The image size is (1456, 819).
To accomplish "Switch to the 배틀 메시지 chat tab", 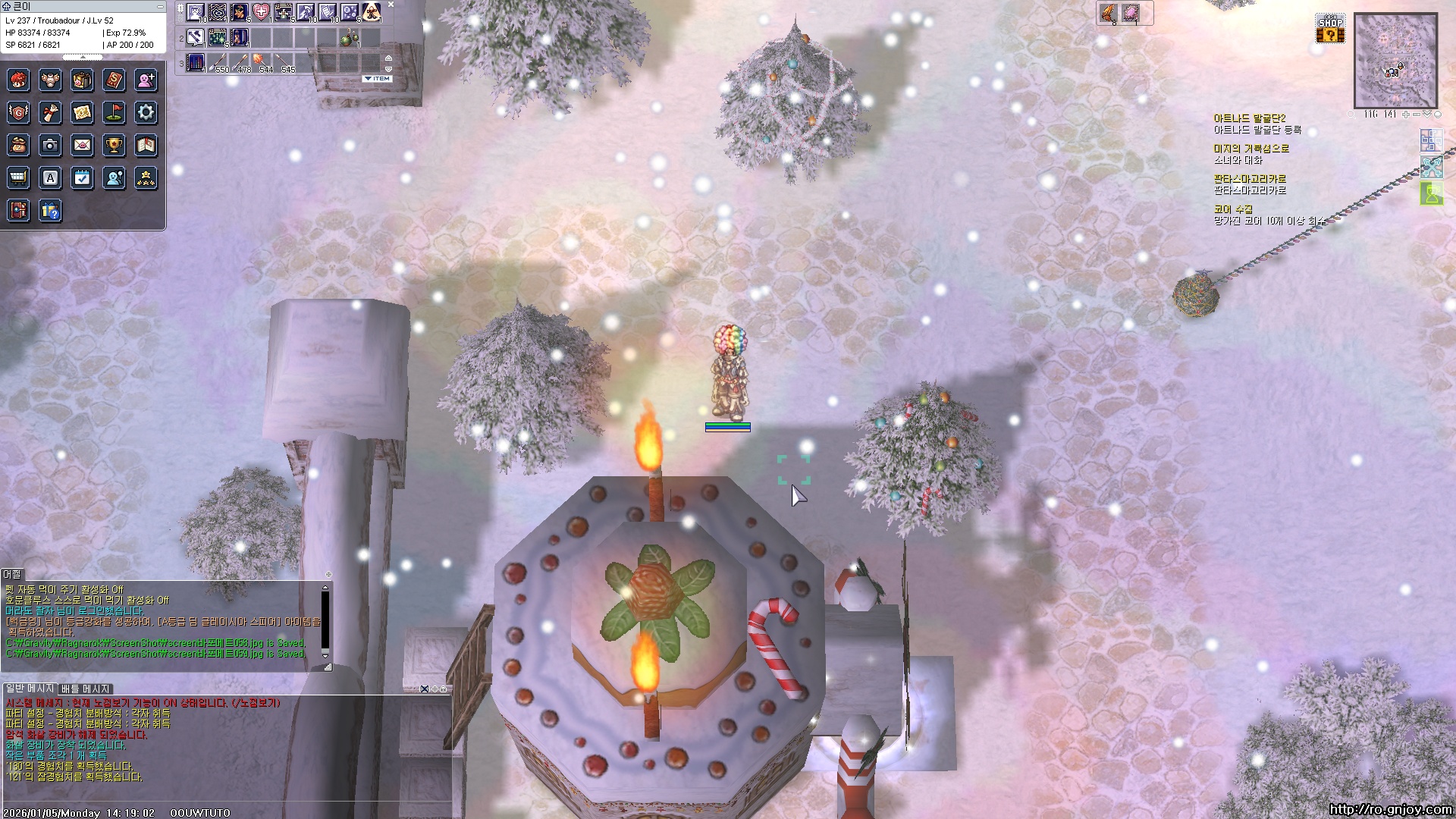I will [86, 689].
